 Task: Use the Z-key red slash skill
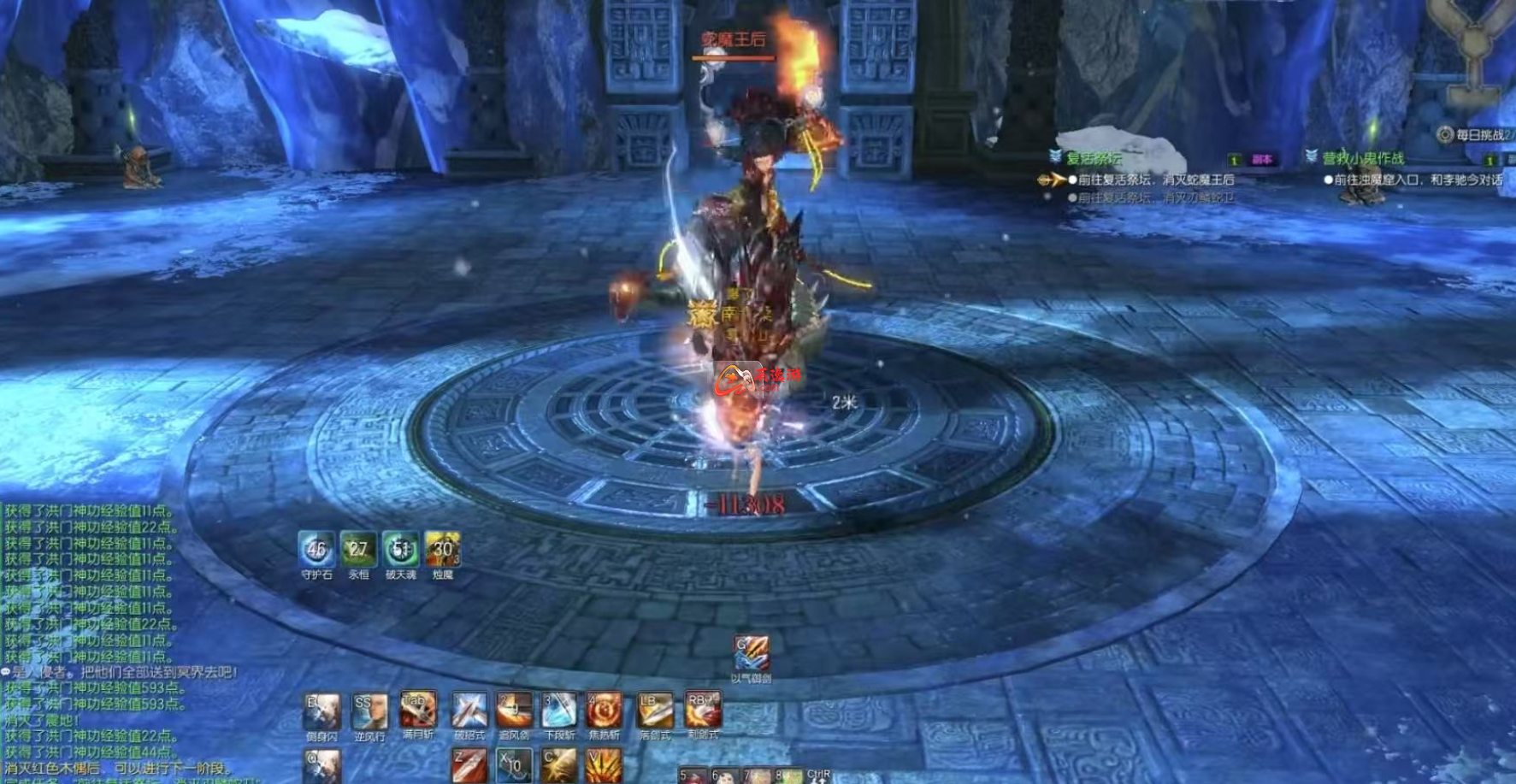[x=469, y=766]
